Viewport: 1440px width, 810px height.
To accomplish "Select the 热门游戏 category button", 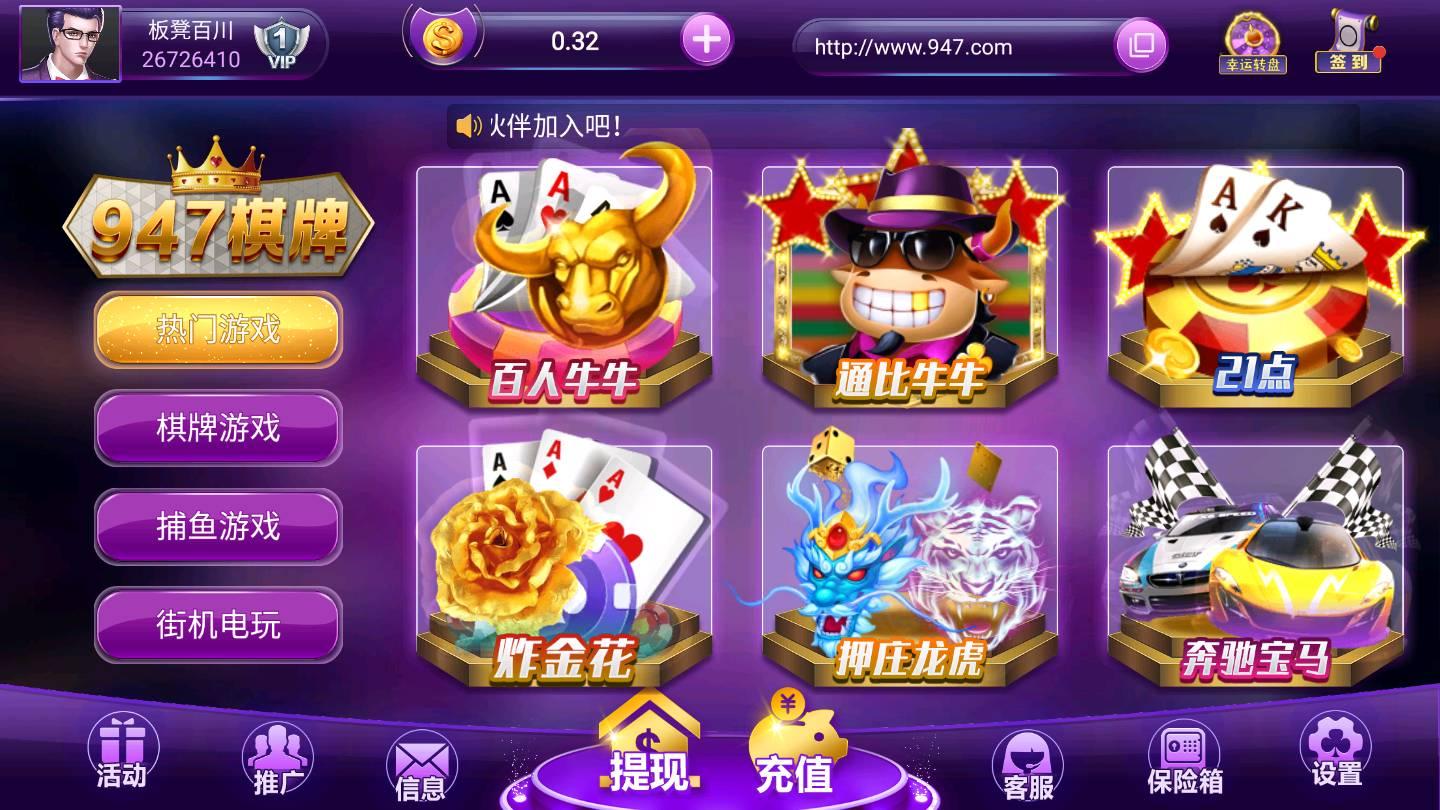I will (x=217, y=331).
